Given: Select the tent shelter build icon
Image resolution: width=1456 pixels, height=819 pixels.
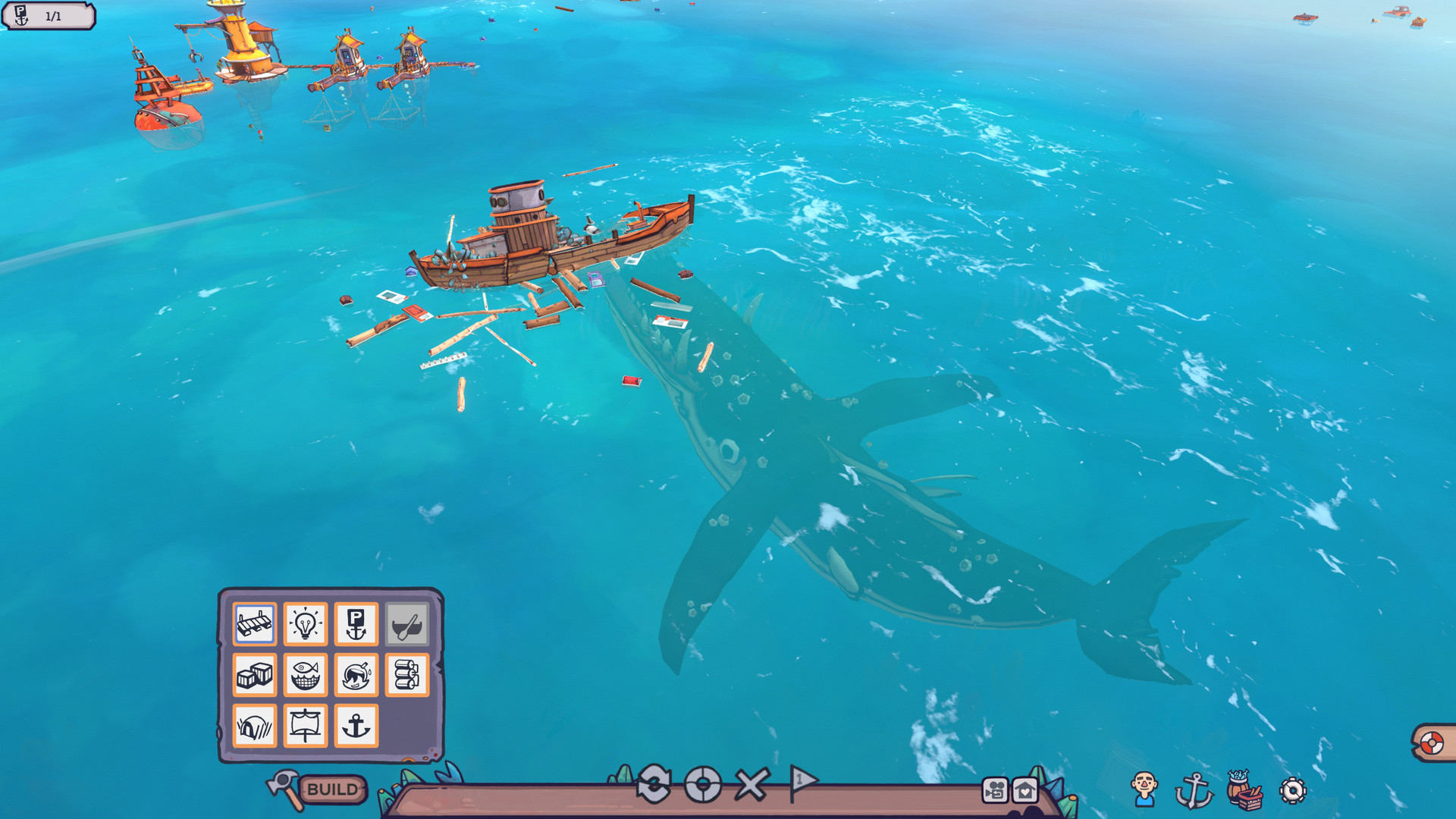Looking at the screenshot, I should pyautogui.click(x=255, y=726).
